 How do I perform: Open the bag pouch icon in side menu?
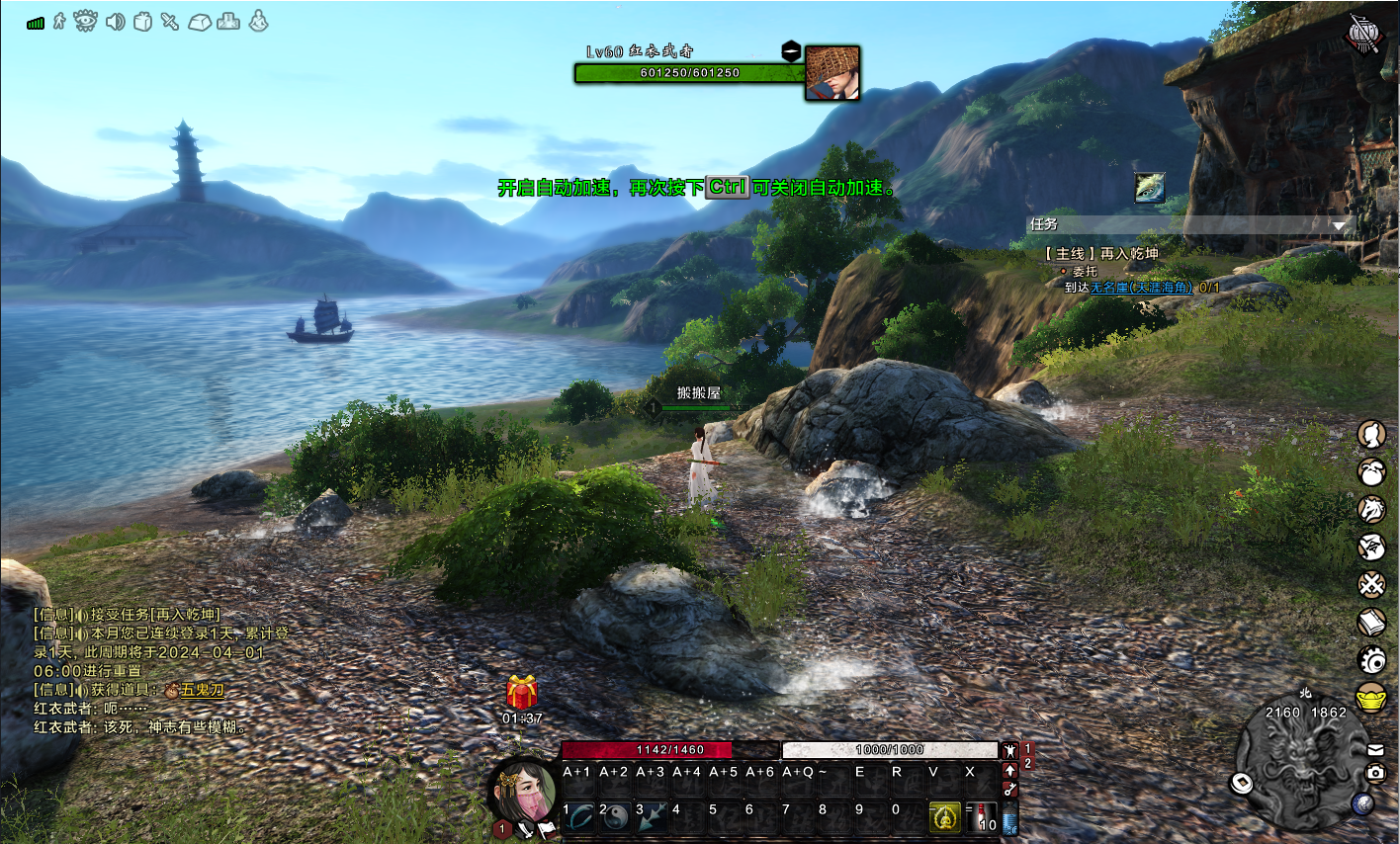click(1371, 472)
